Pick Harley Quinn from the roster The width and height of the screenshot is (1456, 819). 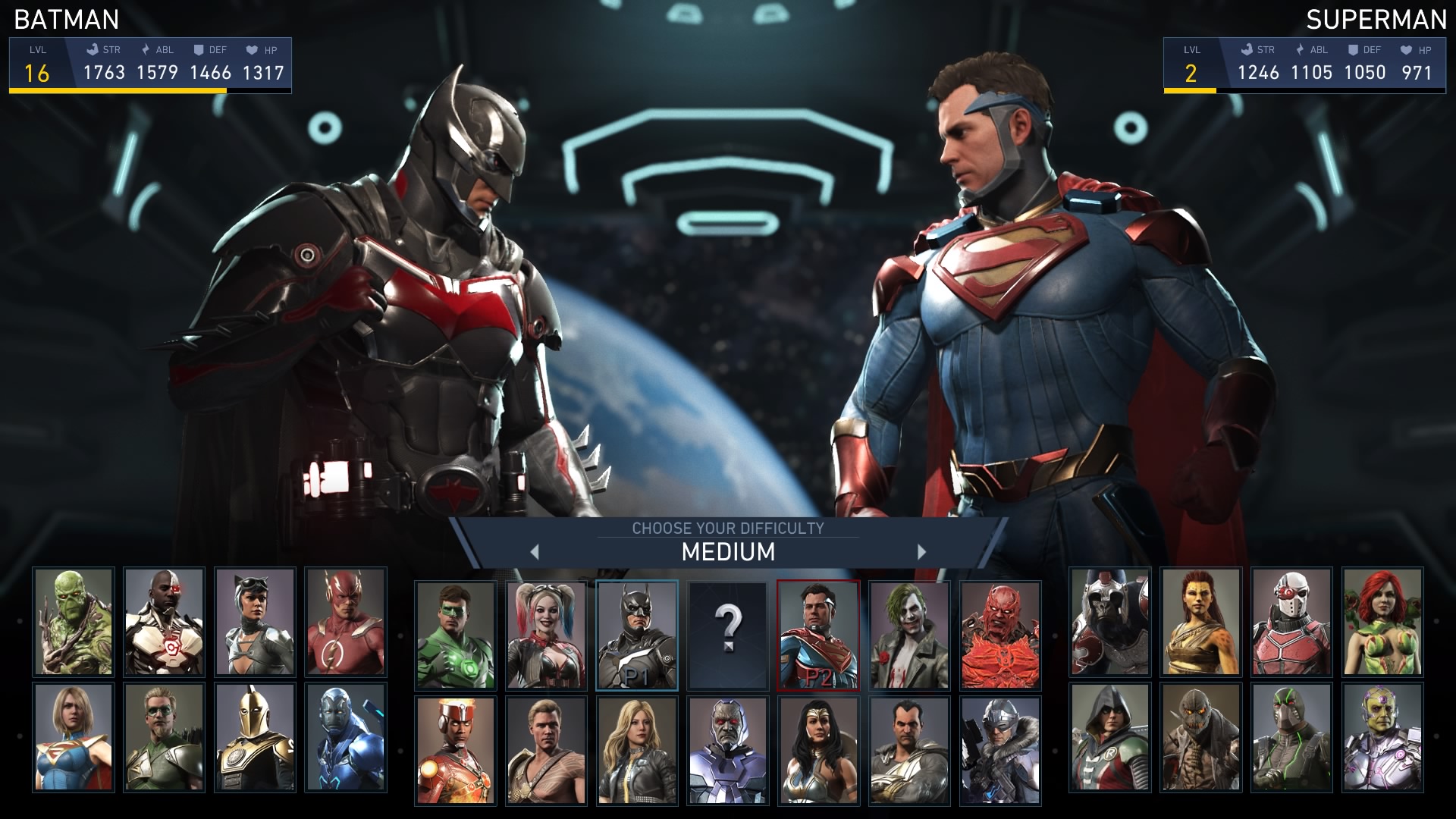pos(546,635)
